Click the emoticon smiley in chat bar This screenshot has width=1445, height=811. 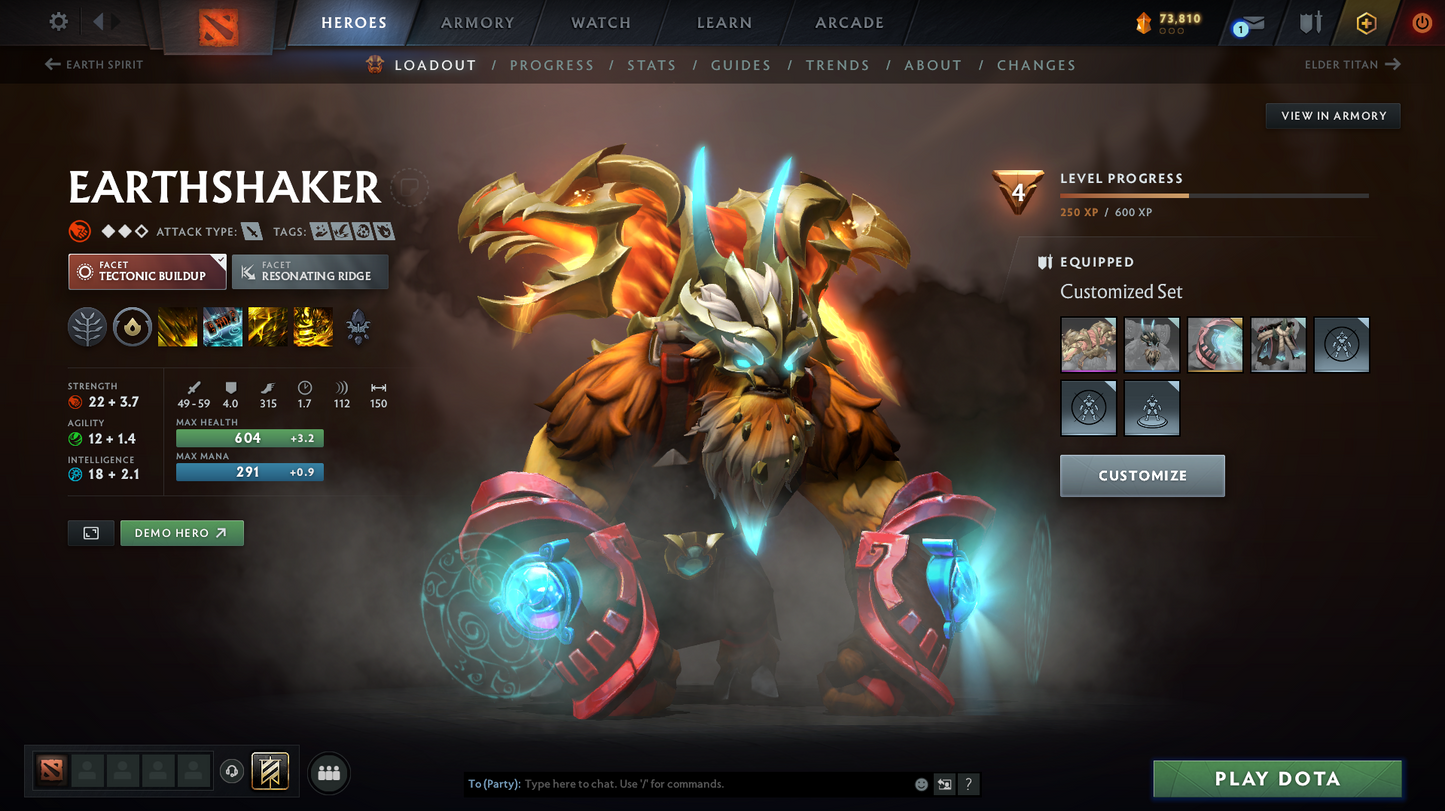click(920, 784)
